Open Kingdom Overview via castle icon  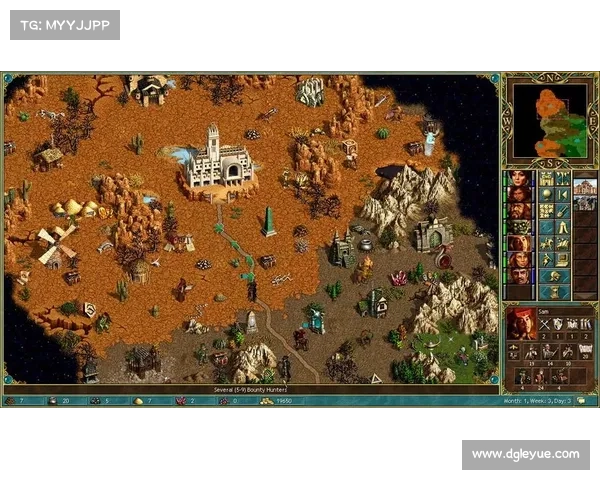coord(547,178)
